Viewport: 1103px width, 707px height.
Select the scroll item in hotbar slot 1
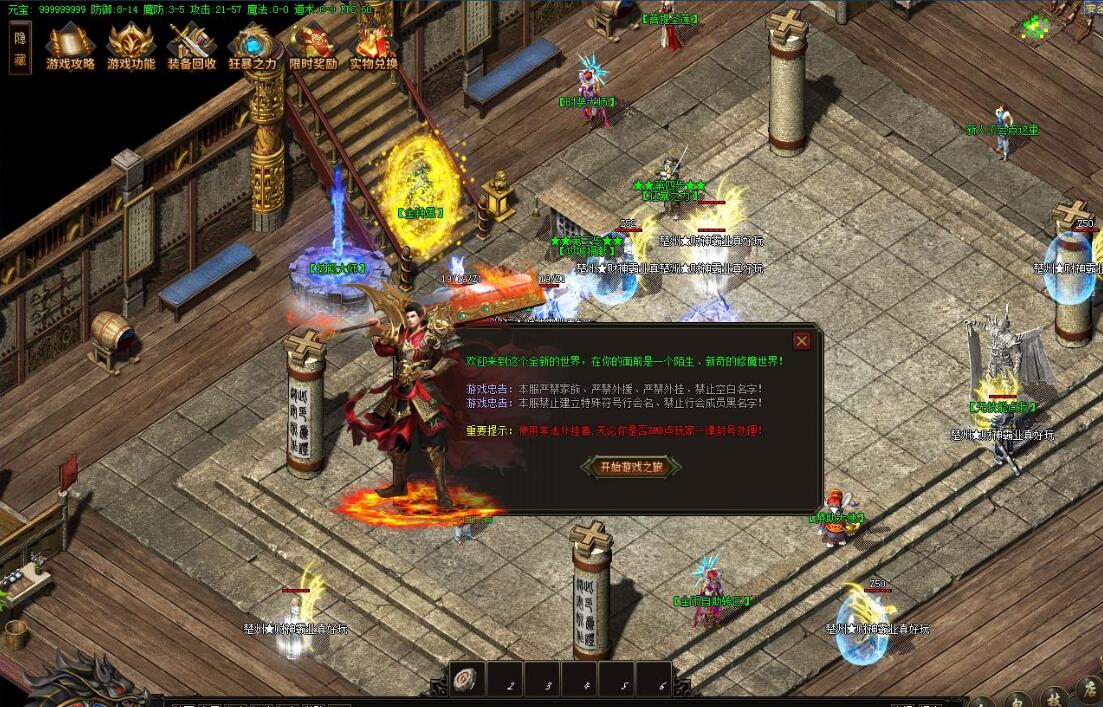tap(467, 679)
